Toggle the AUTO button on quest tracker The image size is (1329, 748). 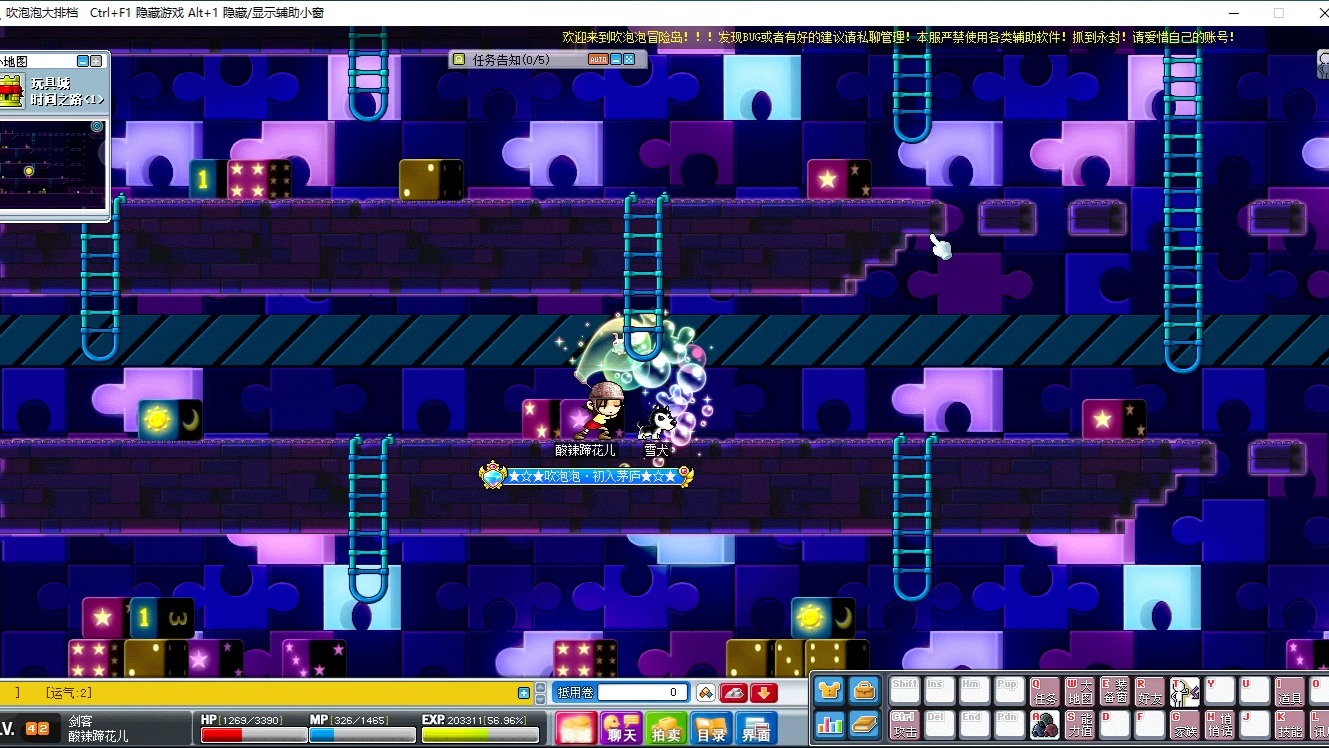pos(597,60)
